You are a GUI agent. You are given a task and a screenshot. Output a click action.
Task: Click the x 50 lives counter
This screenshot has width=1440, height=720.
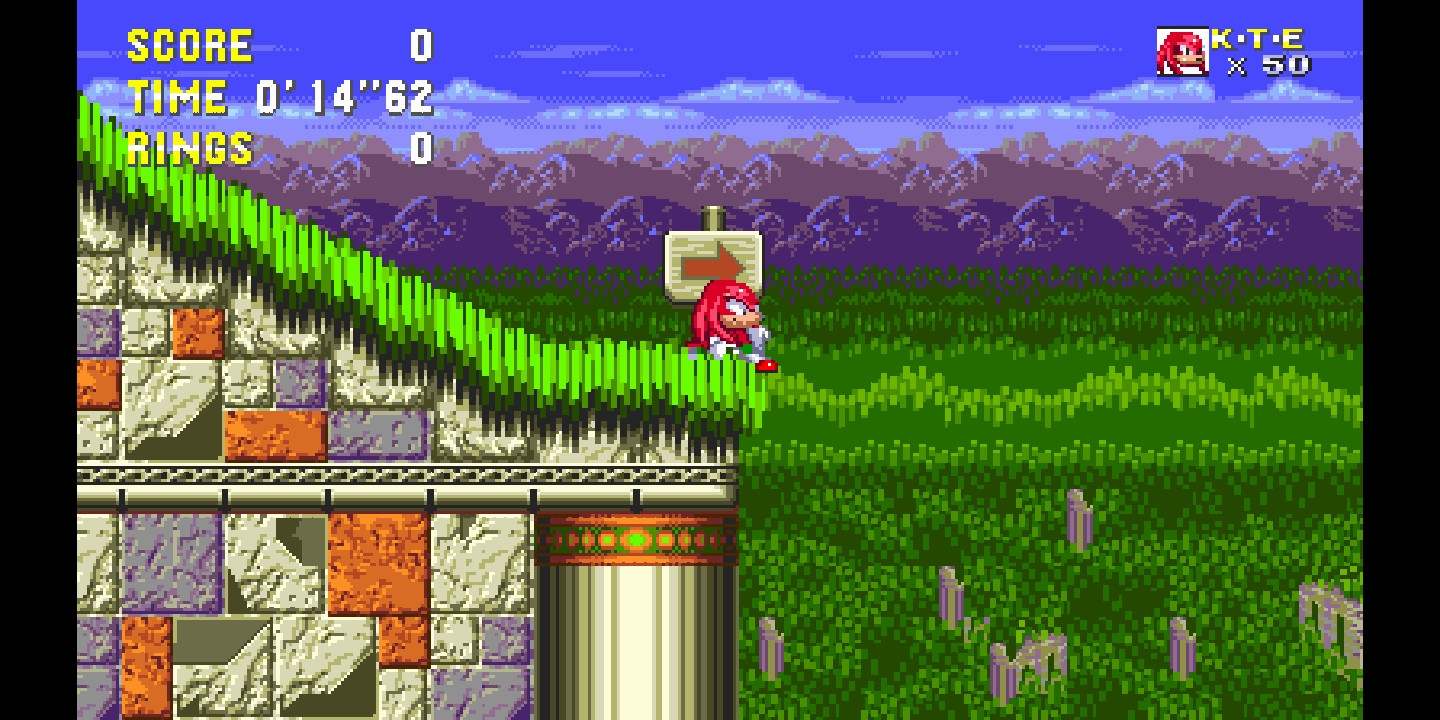(1272, 67)
